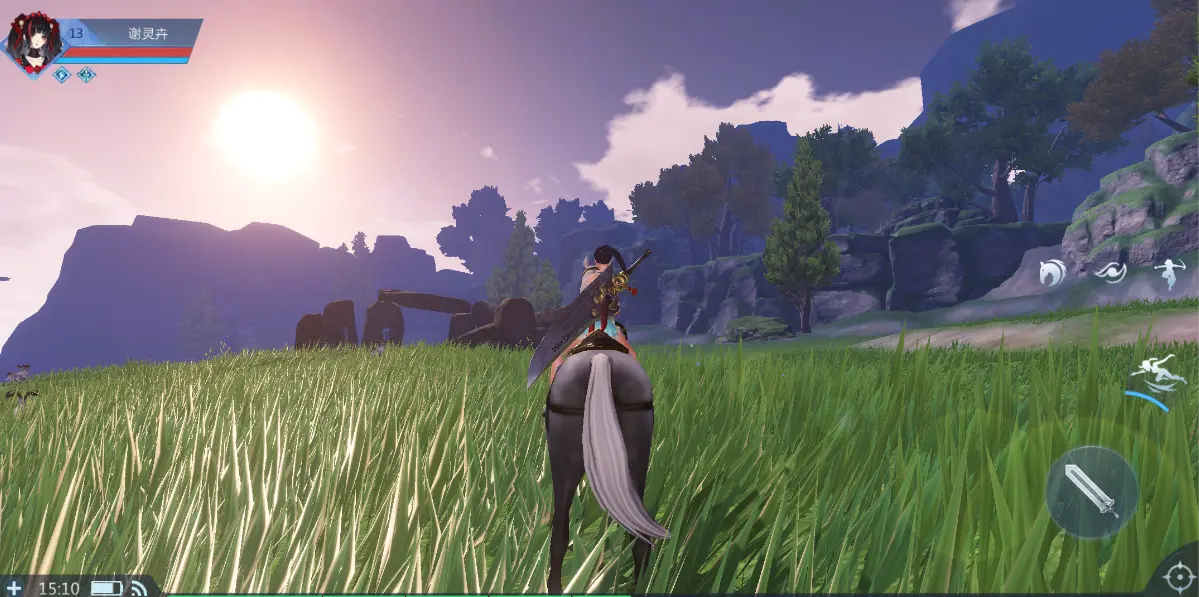Image resolution: width=1199 pixels, height=597 pixels.
Task: Activate the eye-shaped skill icon
Action: 1110,272
